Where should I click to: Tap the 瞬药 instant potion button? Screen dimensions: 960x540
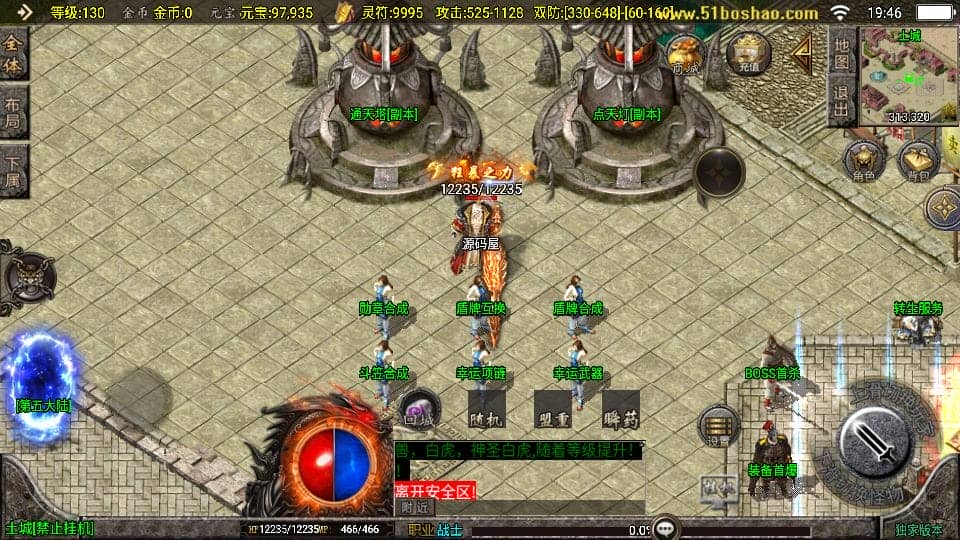click(620, 407)
